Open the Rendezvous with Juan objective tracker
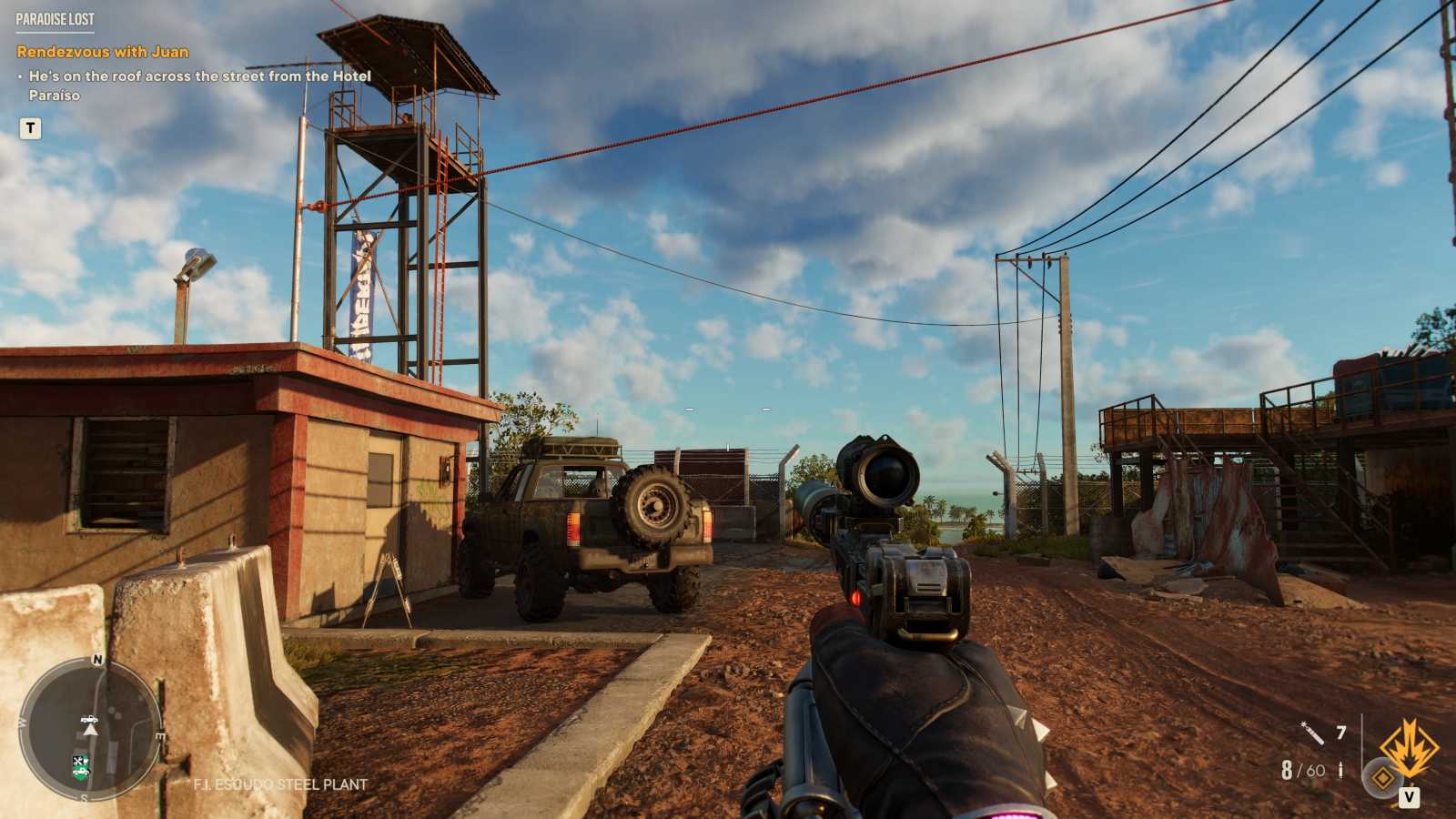Screen dimensions: 1456x819 coord(103,52)
